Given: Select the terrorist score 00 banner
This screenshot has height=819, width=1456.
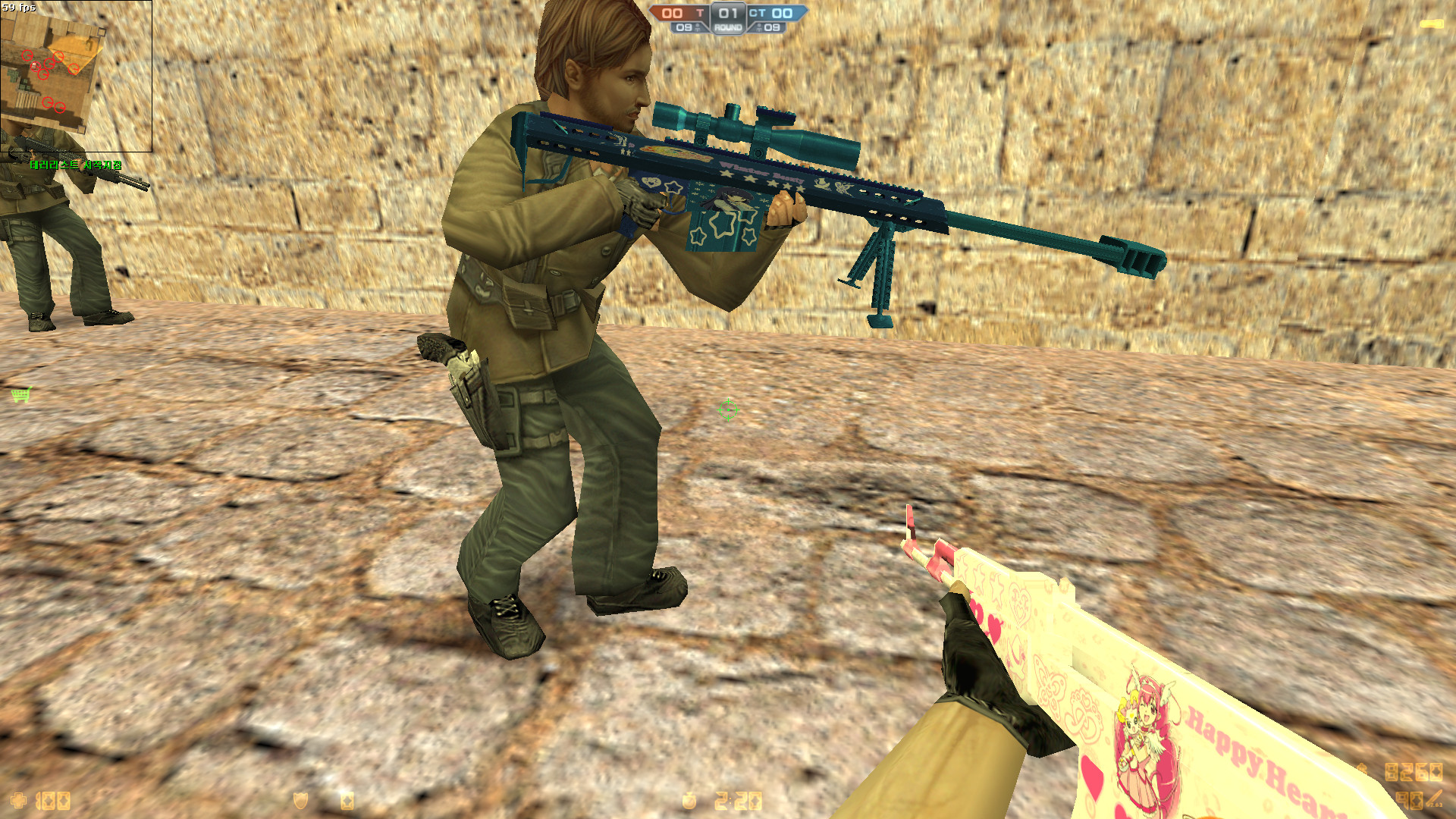Looking at the screenshot, I should [x=672, y=13].
